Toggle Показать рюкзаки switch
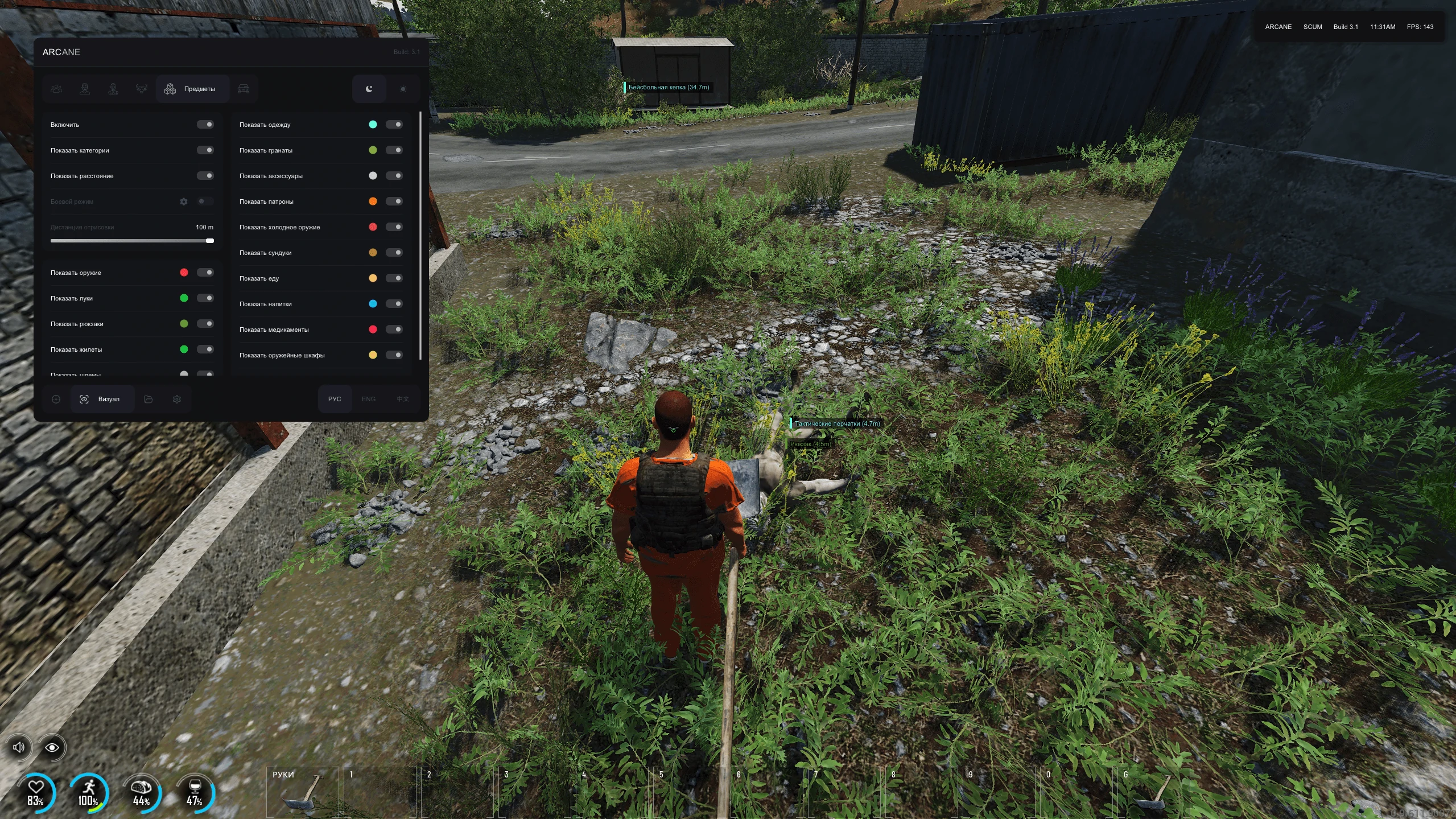The width and height of the screenshot is (1456, 819). [x=205, y=324]
